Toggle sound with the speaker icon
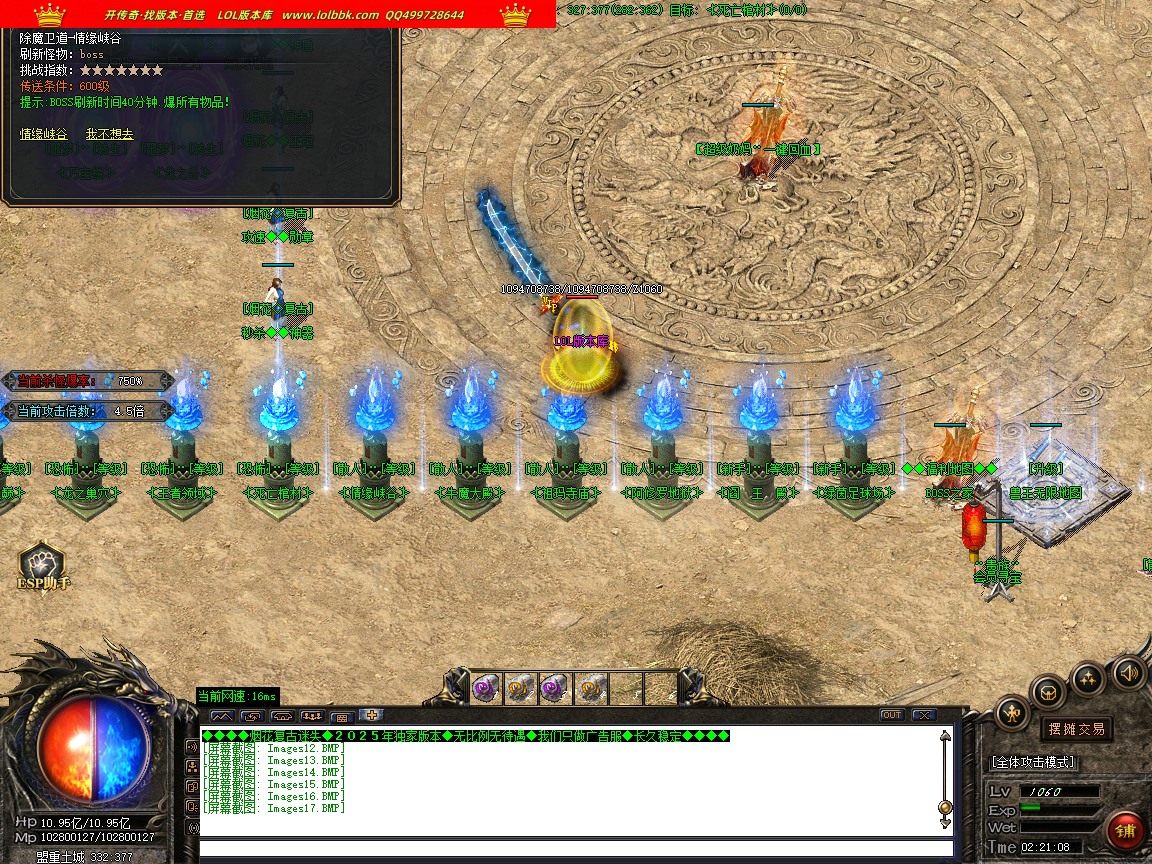Viewport: 1152px width, 864px height. (1128, 671)
